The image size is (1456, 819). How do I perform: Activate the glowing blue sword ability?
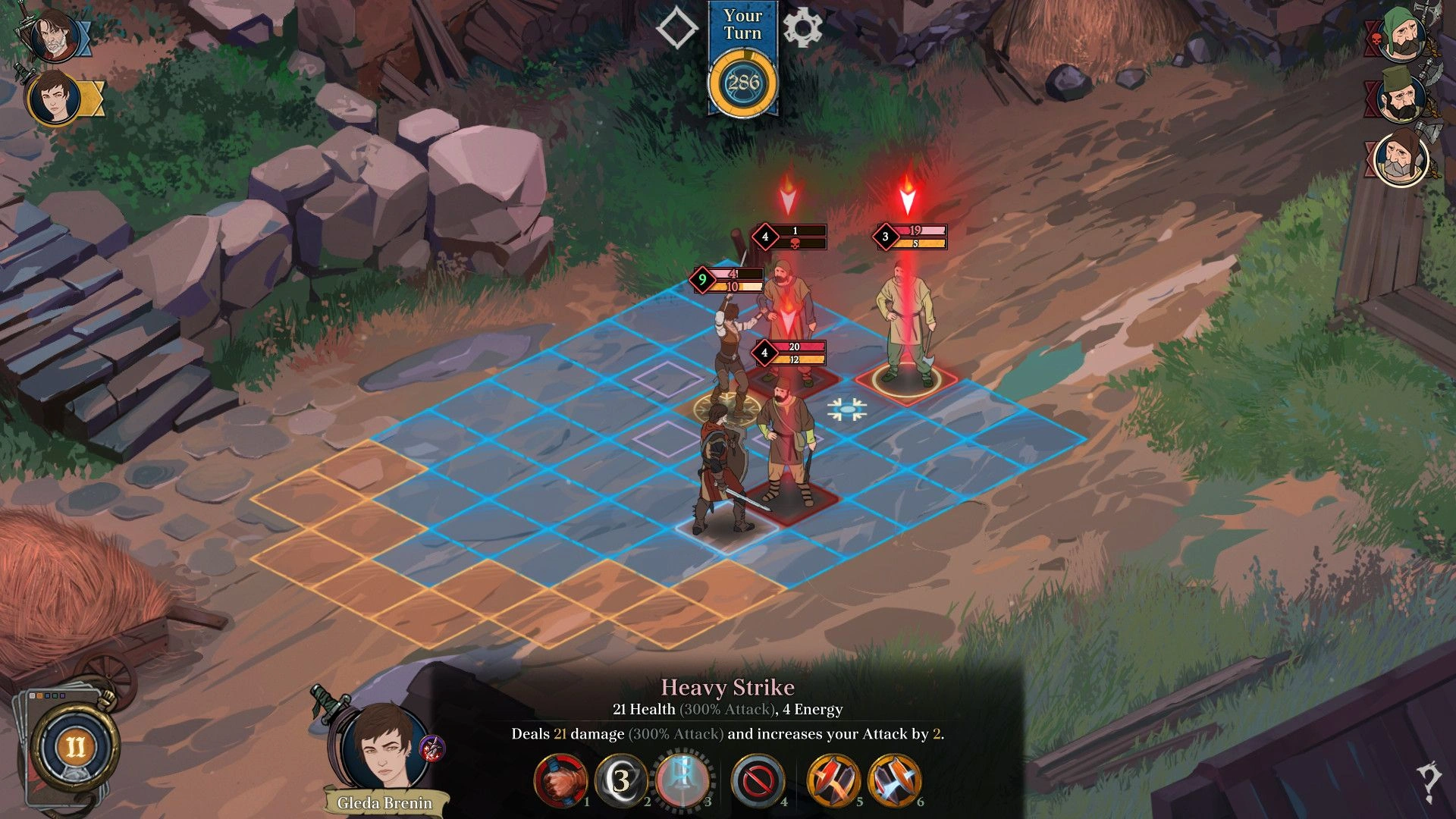pyautogui.click(x=682, y=780)
